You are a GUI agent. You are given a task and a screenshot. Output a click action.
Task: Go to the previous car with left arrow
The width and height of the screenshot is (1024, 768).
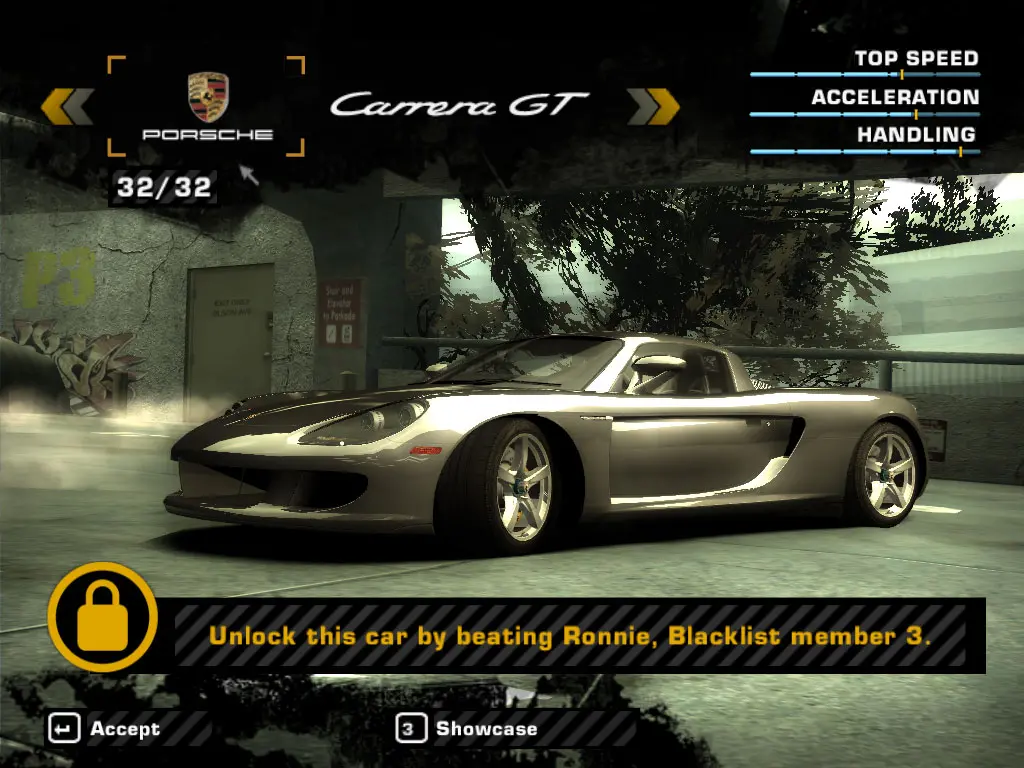click(x=67, y=106)
